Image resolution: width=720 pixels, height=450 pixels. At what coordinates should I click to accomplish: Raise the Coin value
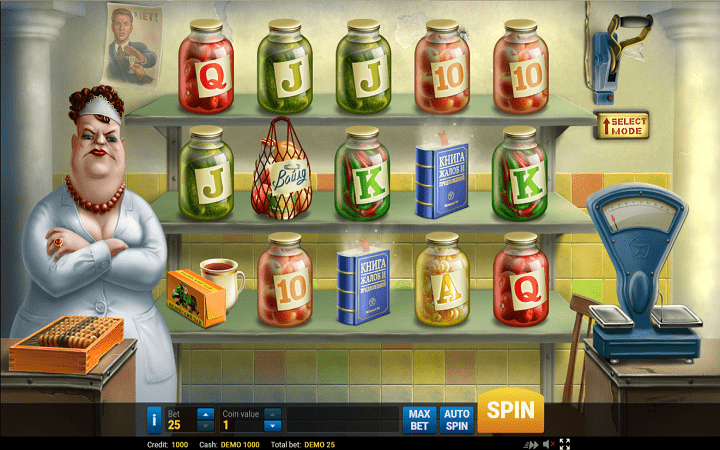pyautogui.click(x=272, y=413)
